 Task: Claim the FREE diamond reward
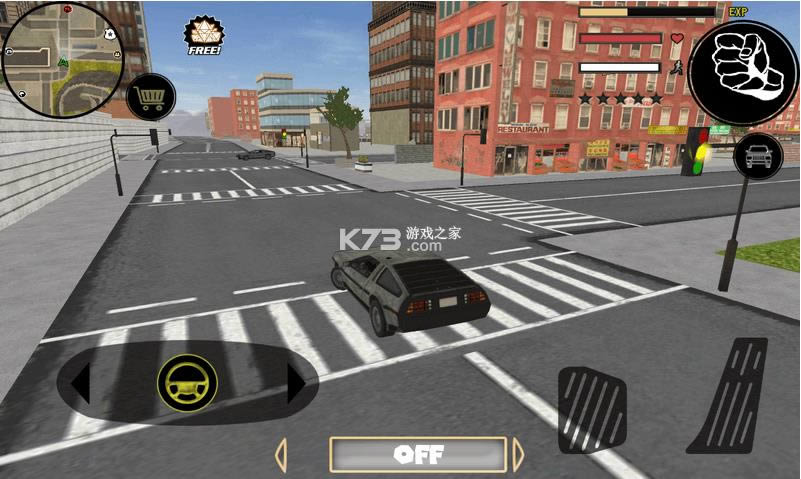[x=204, y=35]
